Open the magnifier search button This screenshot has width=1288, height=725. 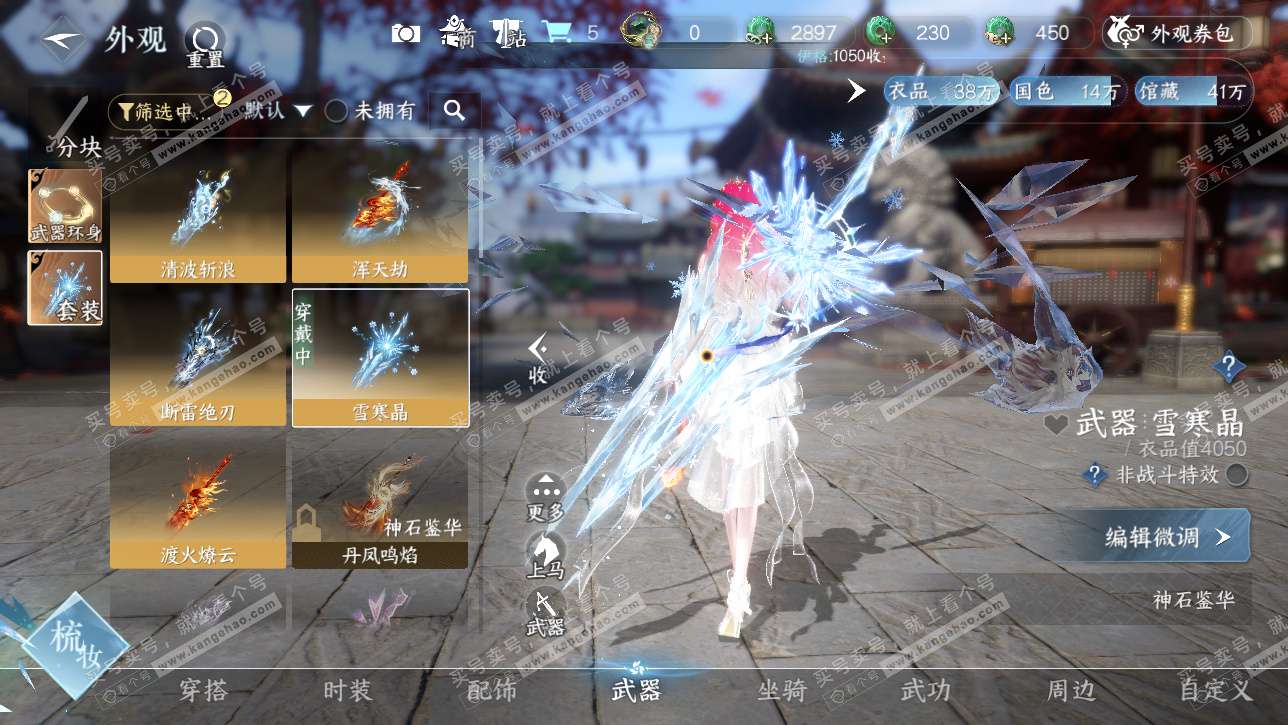[455, 111]
